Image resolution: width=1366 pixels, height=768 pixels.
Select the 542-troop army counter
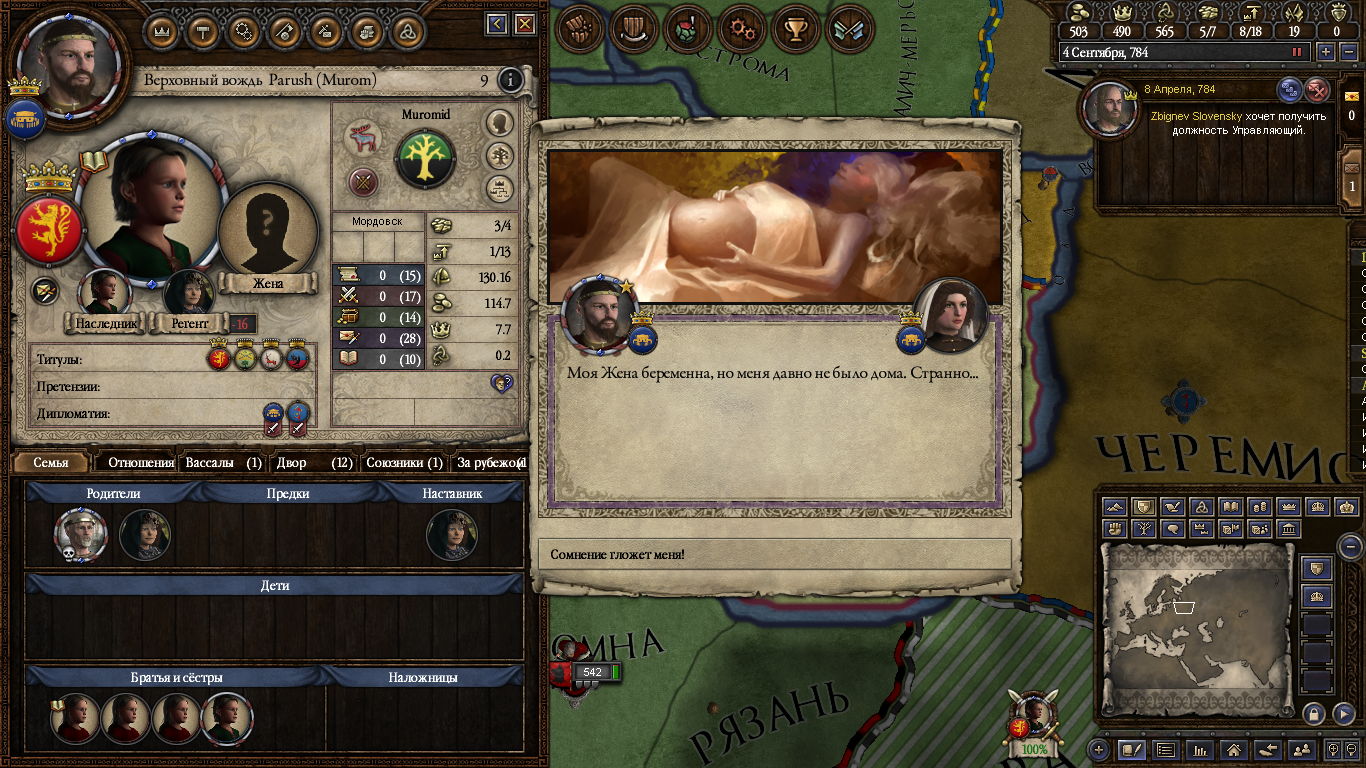(x=592, y=672)
